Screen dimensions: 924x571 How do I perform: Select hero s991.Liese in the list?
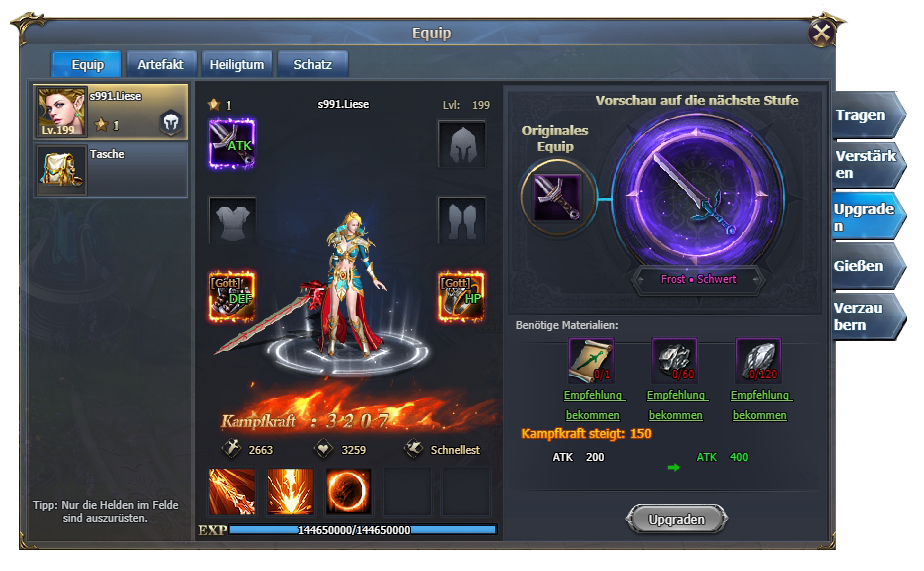111,111
